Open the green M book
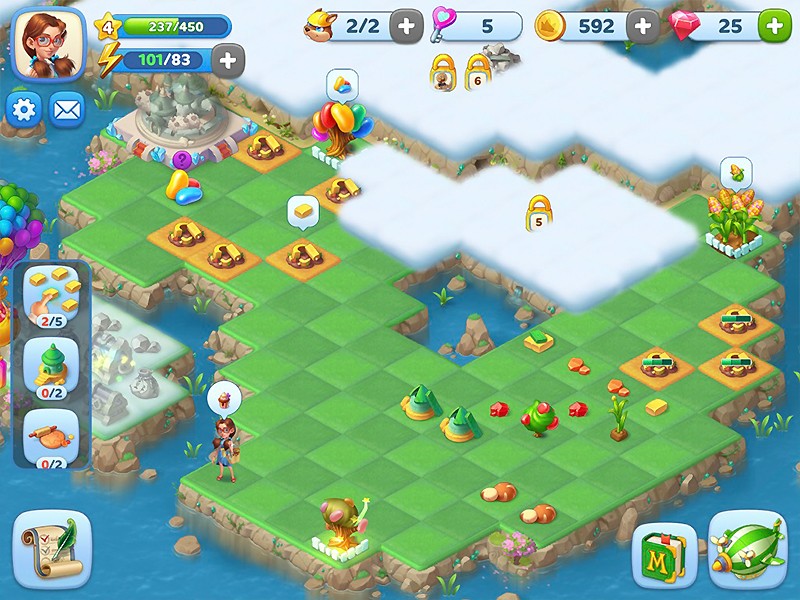The width and height of the screenshot is (800, 600). pos(664,555)
